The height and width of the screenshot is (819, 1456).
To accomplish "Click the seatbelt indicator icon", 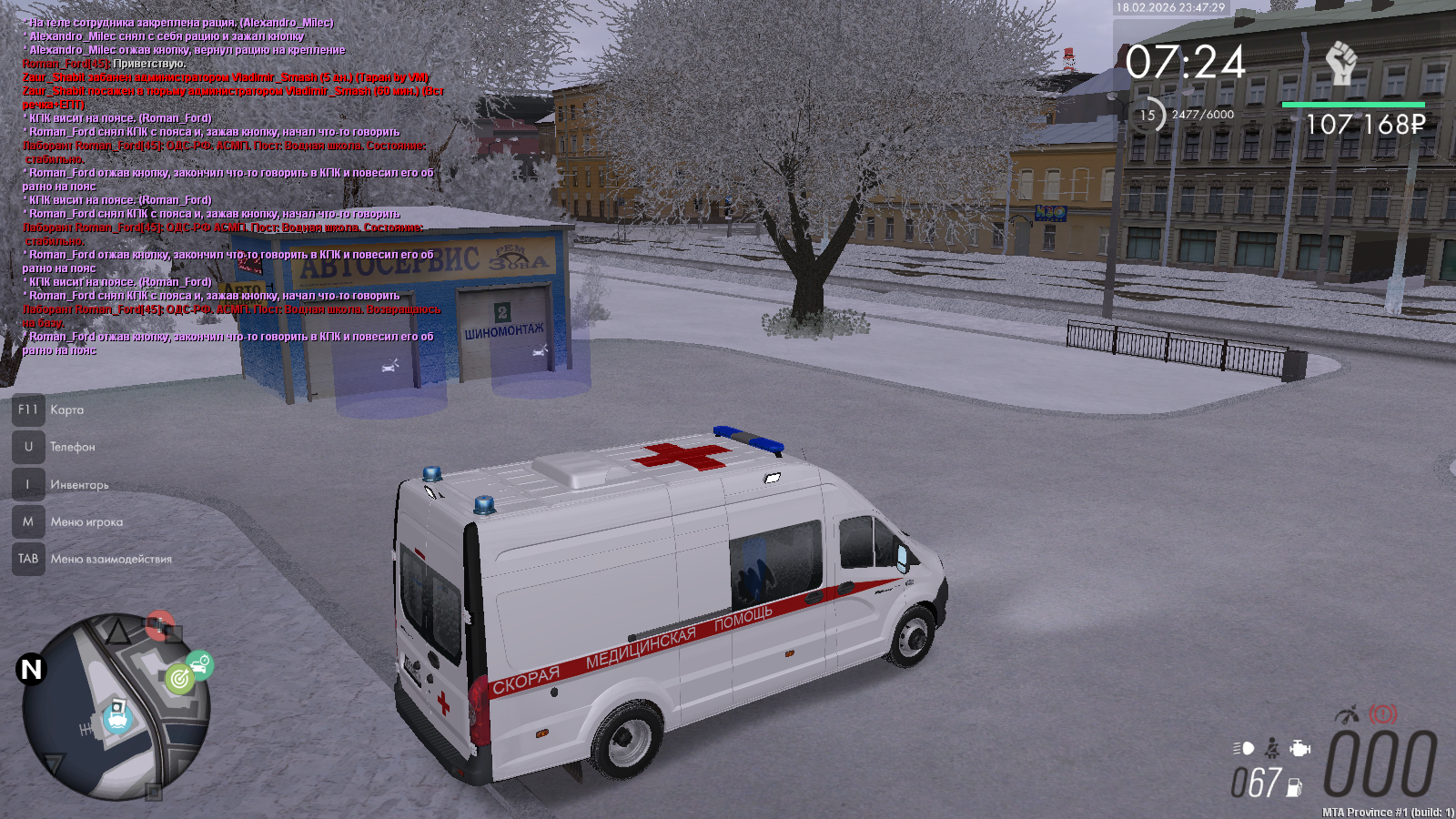I will tap(1272, 748).
